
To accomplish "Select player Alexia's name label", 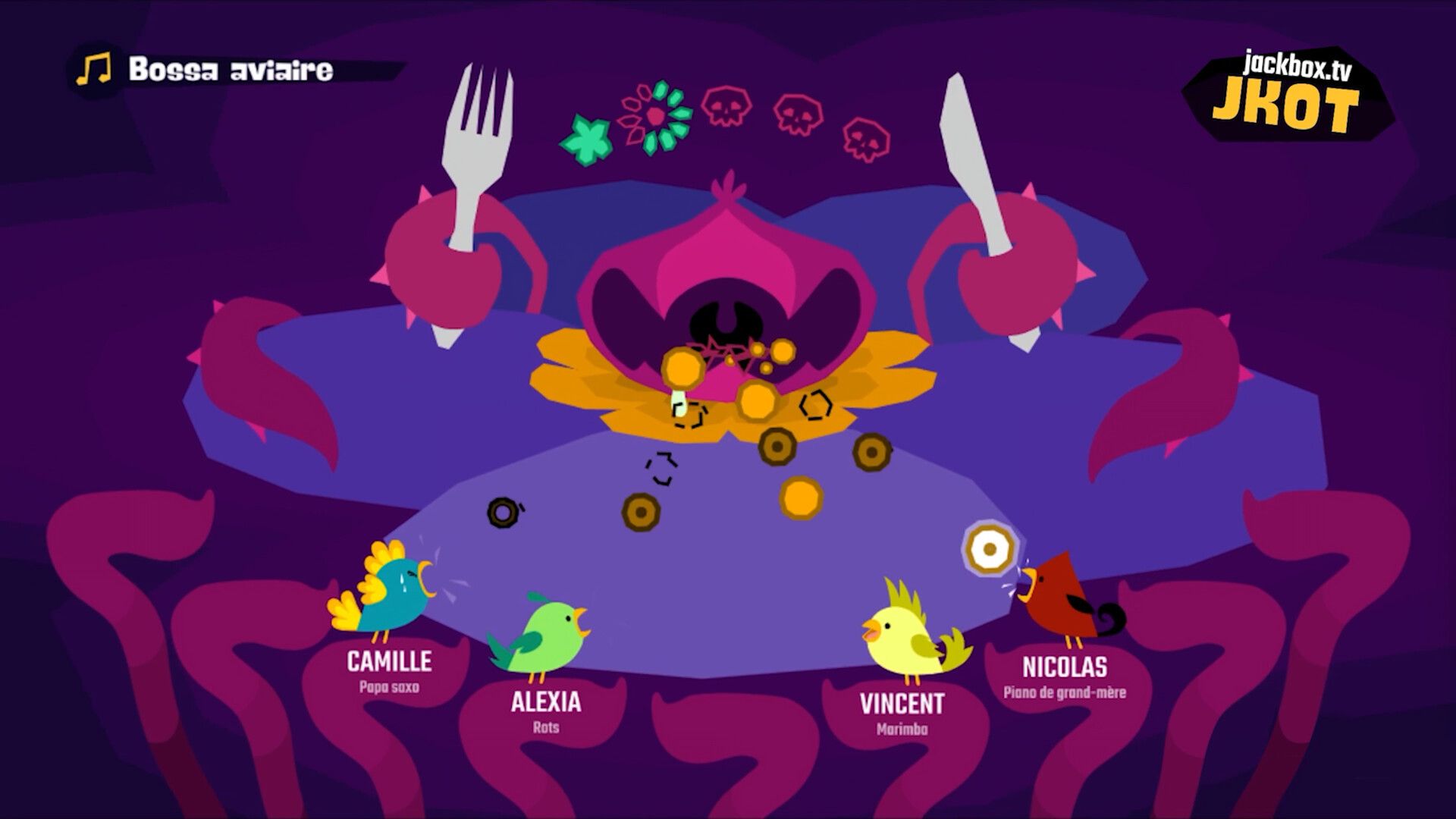I will coord(545,701).
